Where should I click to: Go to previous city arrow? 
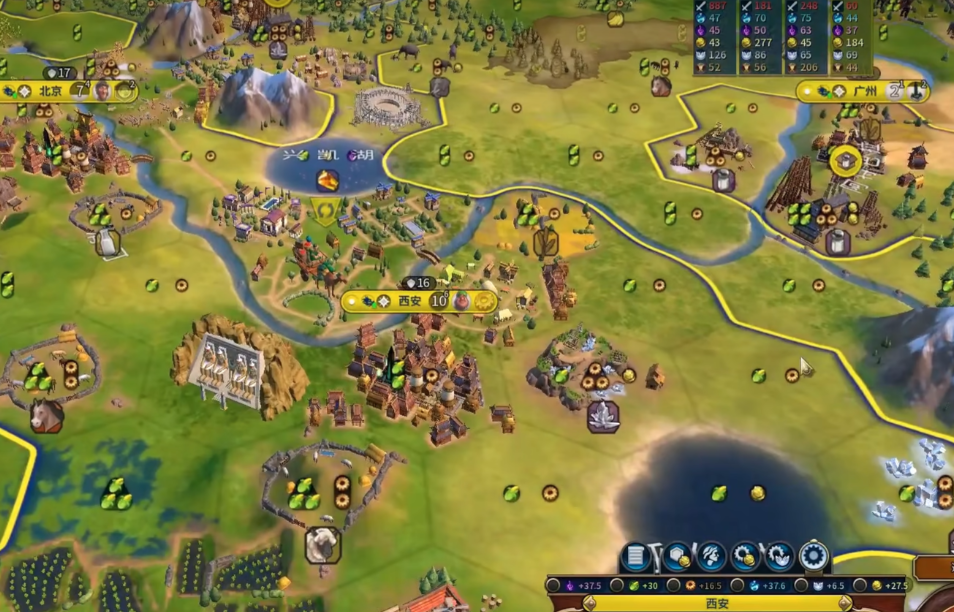pyautogui.click(x=589, y=603)
